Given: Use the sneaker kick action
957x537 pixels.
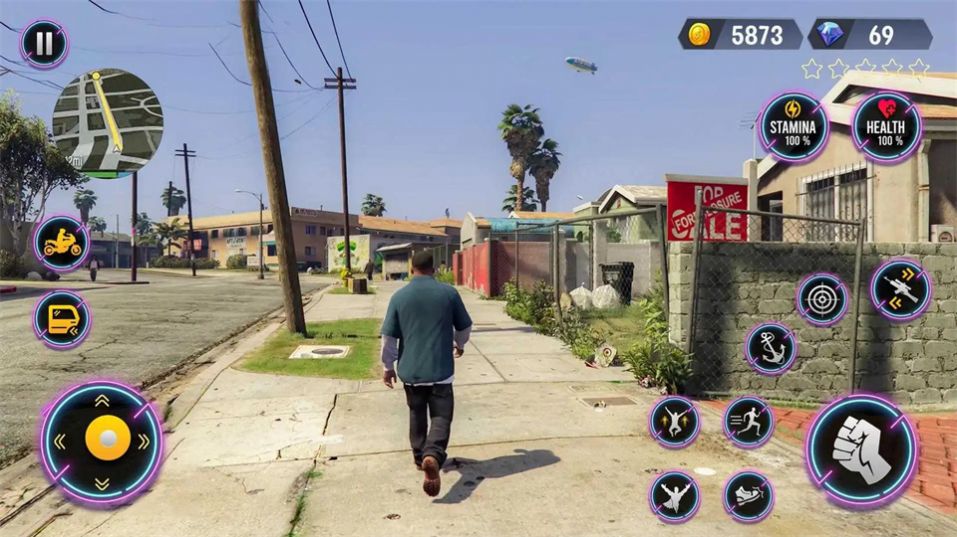Looking at the screenshot, I should (x=748, y=496).
